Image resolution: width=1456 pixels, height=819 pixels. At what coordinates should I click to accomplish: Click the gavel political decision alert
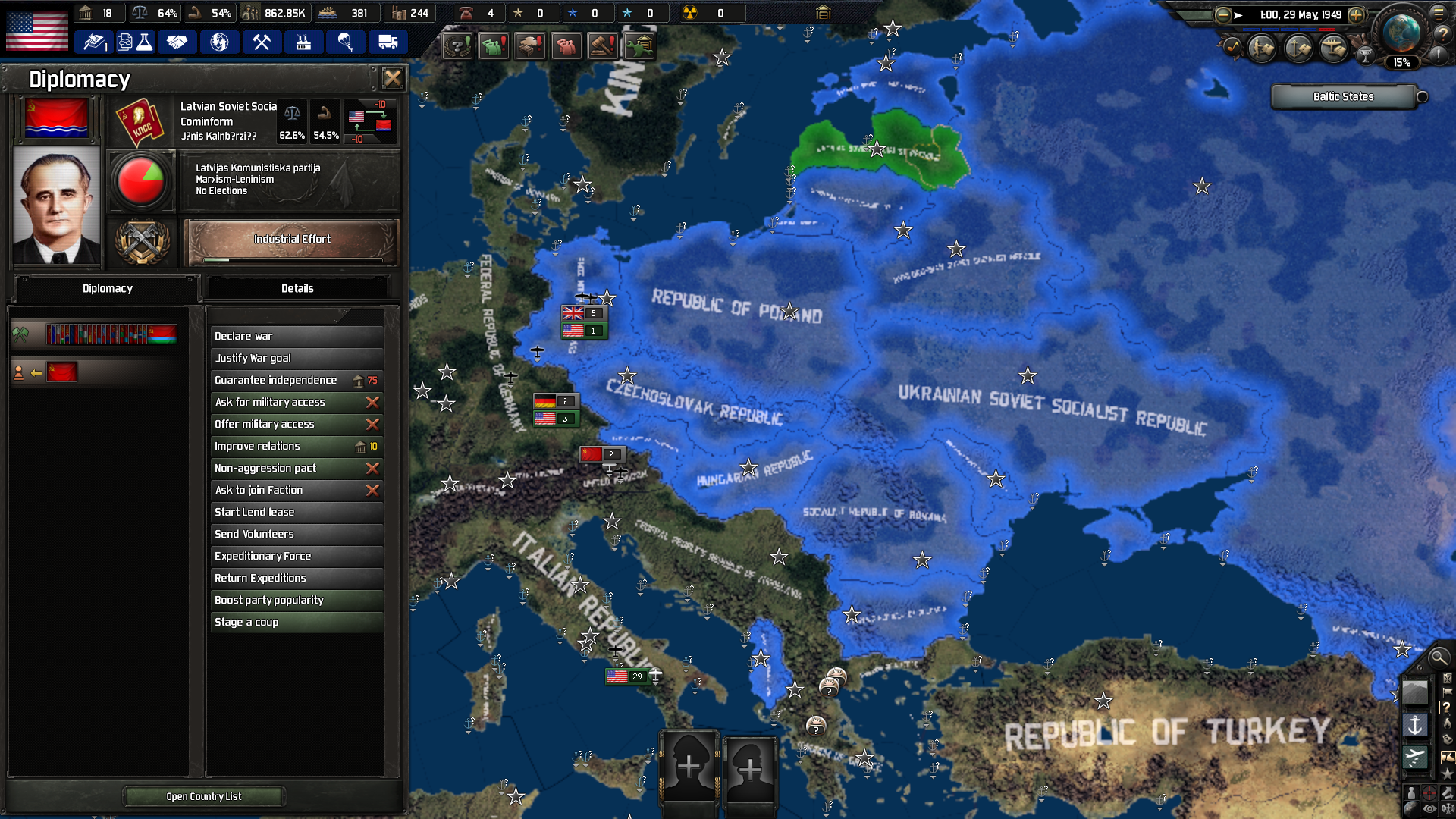pyautogui.click(x=601, y=45)
